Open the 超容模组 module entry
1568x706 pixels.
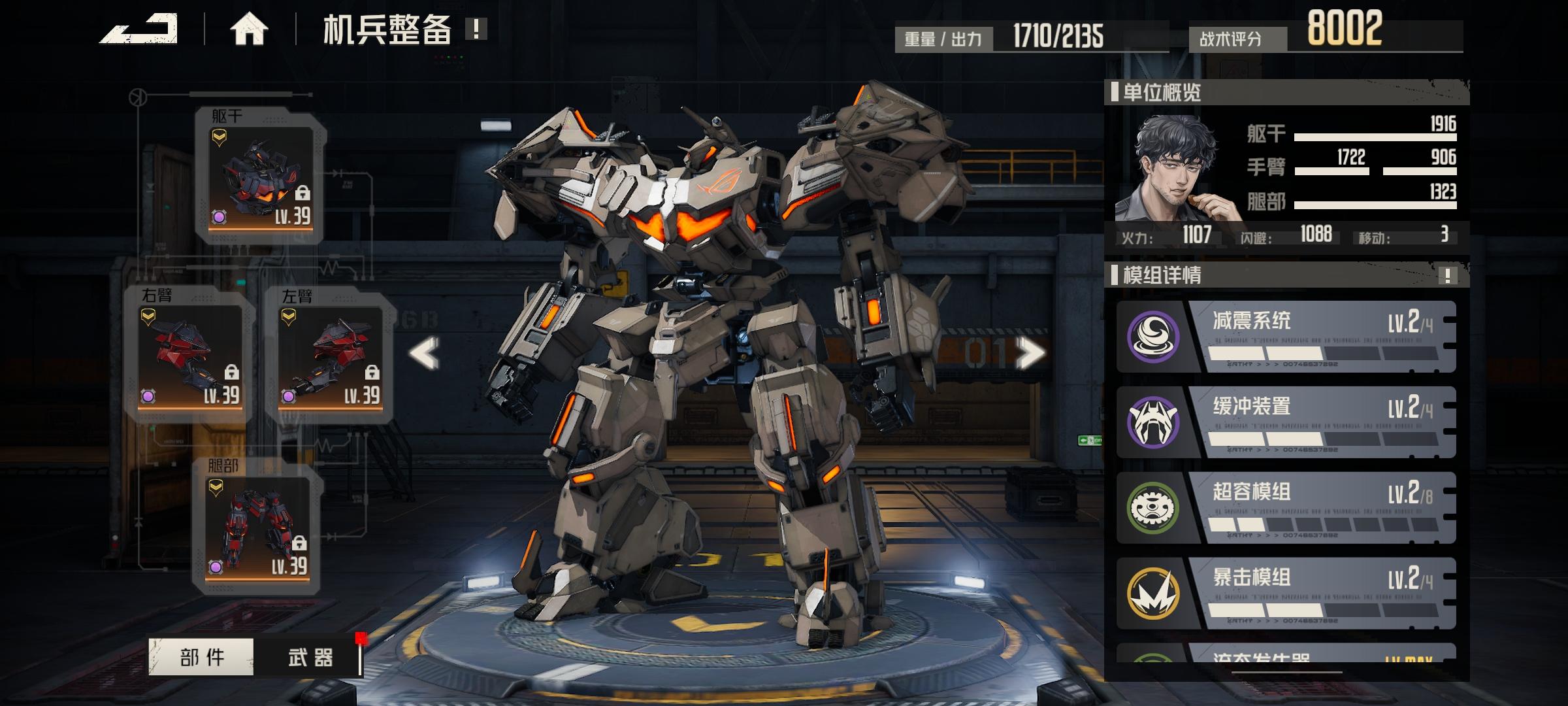(x=1286, y=508)
